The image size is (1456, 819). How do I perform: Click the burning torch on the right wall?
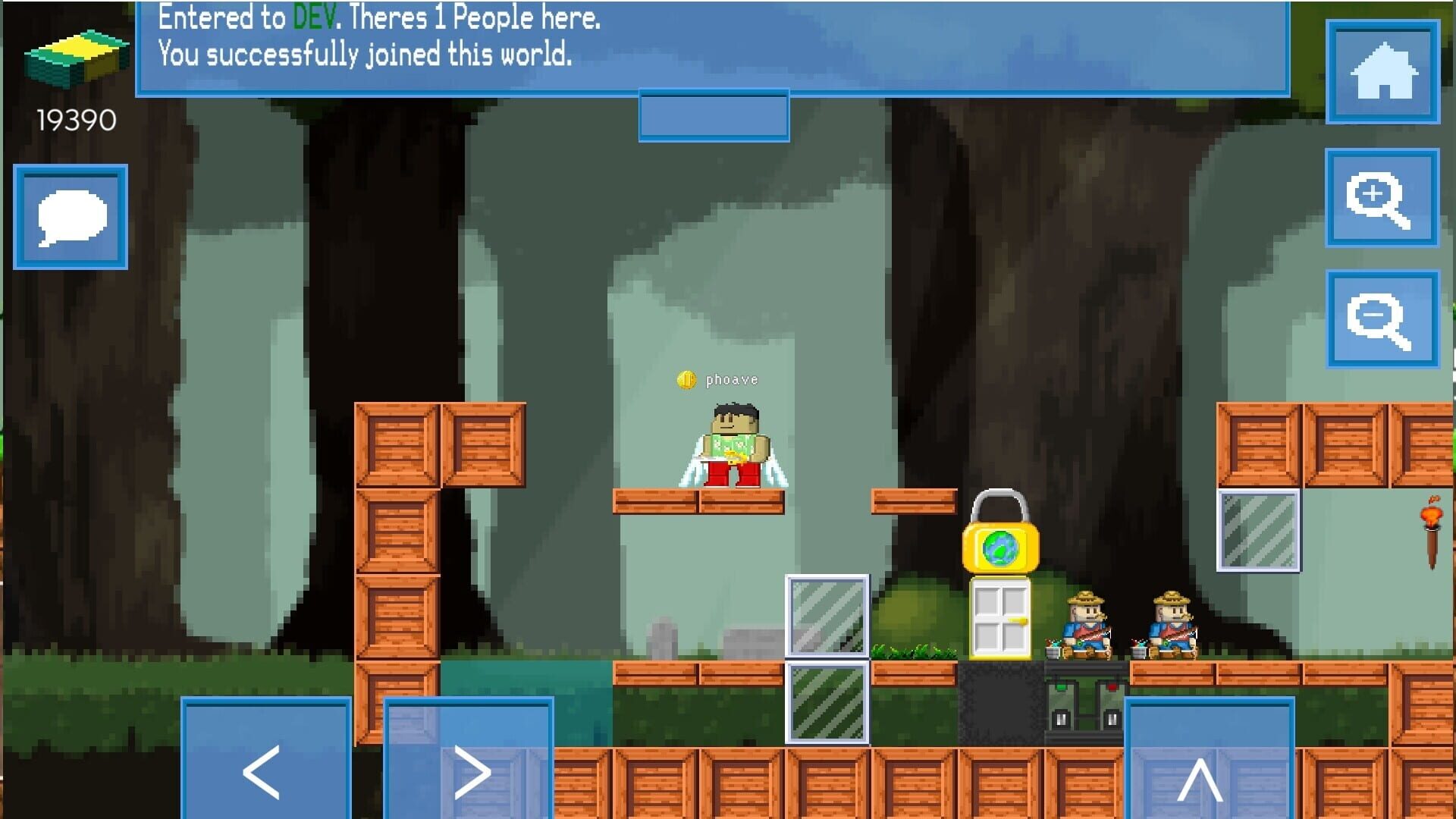pos(1430,523)
